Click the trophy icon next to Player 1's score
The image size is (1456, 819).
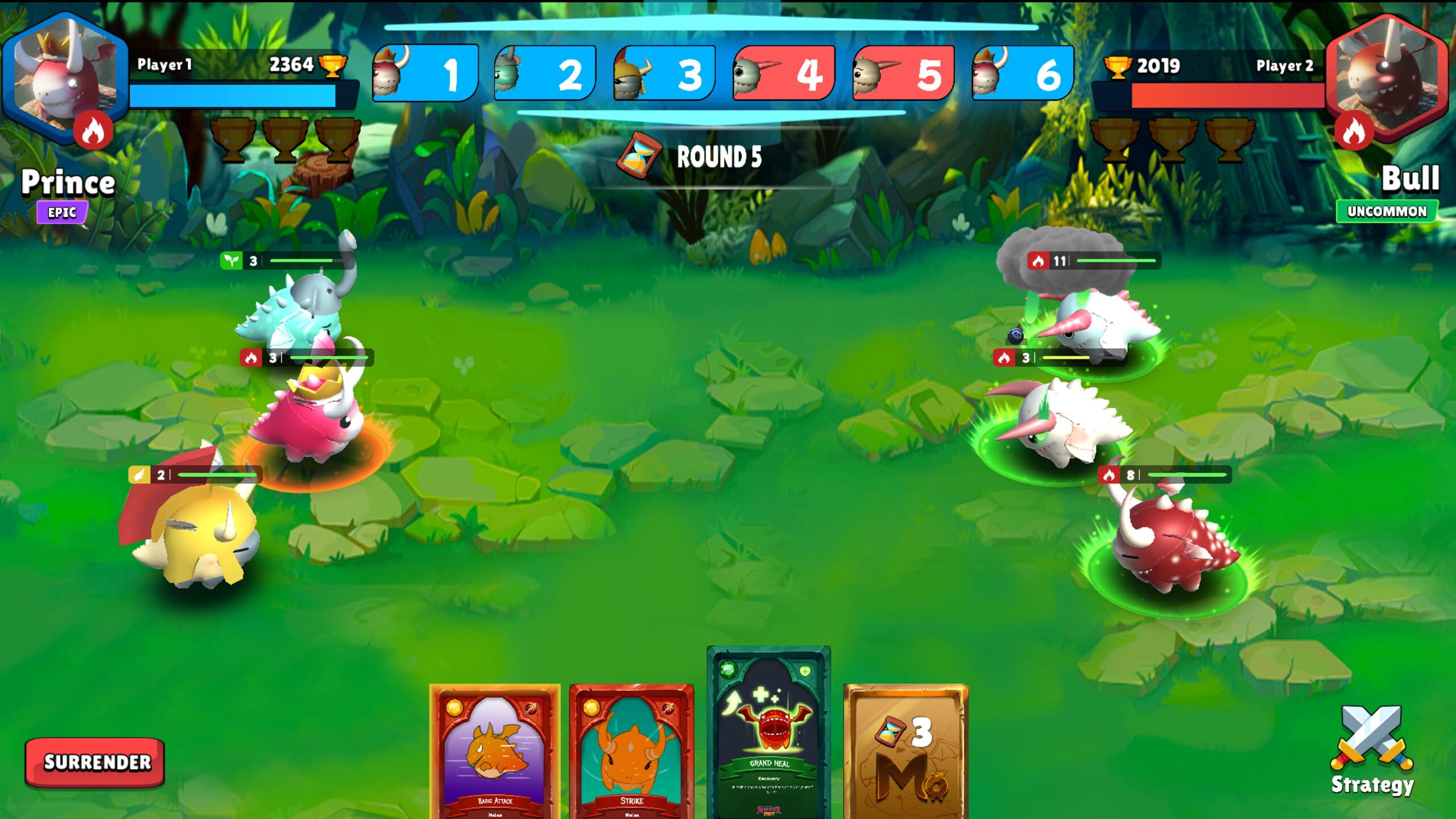tap(334, 66)
